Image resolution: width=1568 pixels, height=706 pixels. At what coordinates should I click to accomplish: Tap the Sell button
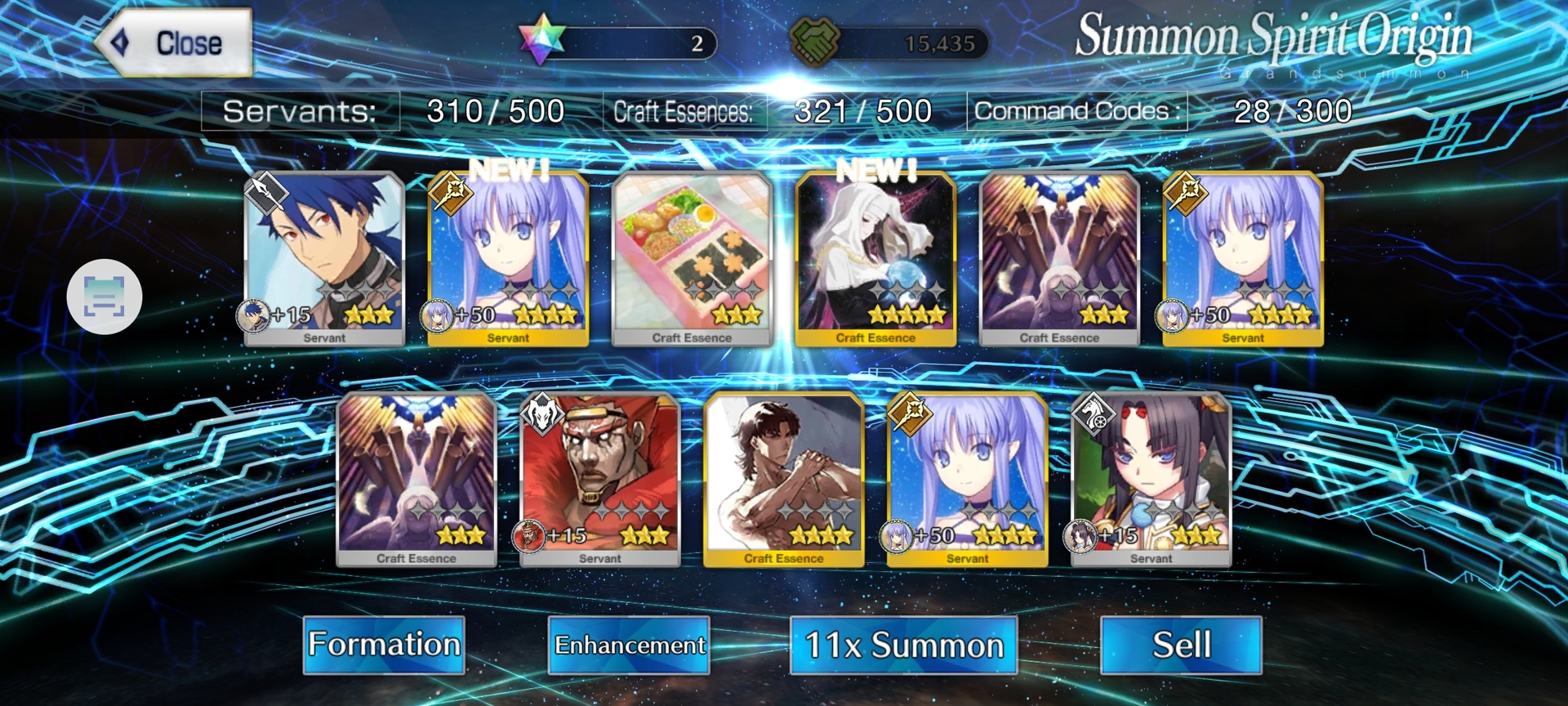click(x=1181, y=645)
